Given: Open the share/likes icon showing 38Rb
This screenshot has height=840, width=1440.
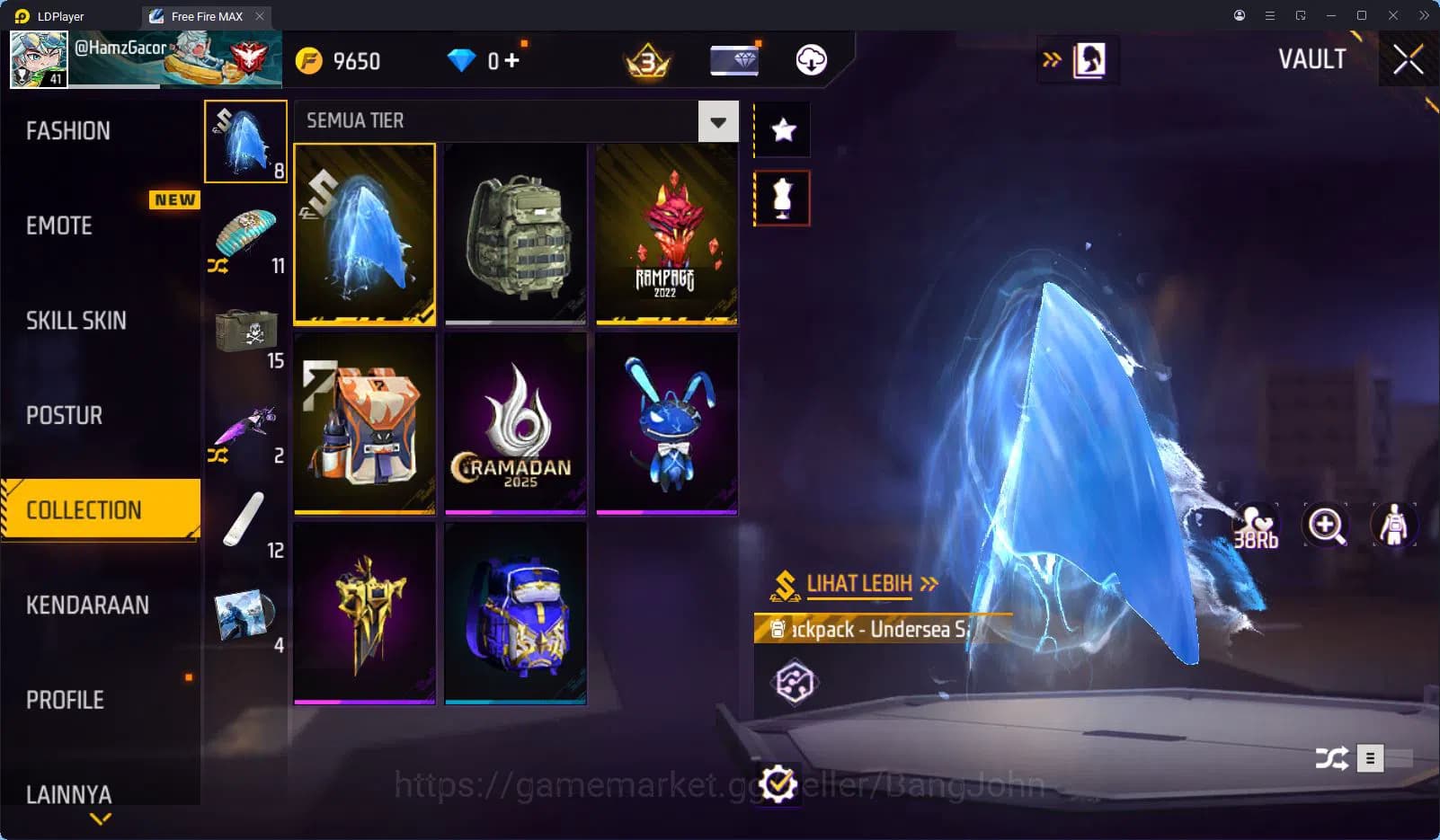Looking at the screenshot, I should [x=1258, y=526].
